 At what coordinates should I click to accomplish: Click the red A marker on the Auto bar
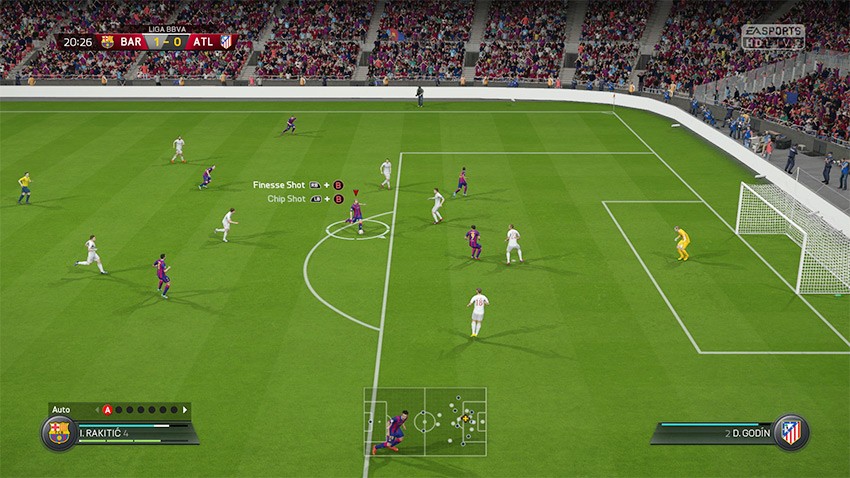click(x=107, y=409)
